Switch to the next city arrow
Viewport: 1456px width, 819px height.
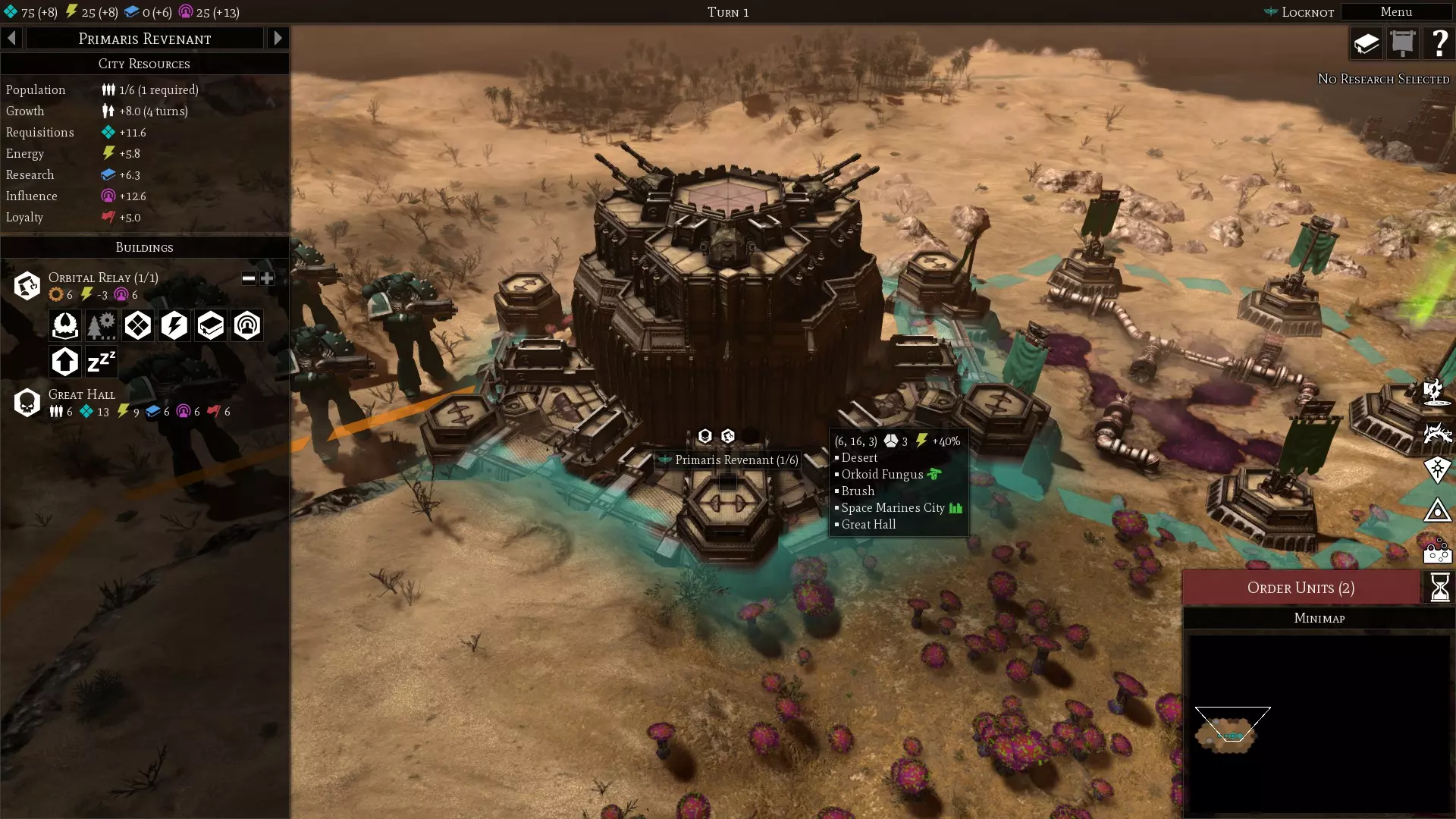pyautogui.click(x=278, y=38)
